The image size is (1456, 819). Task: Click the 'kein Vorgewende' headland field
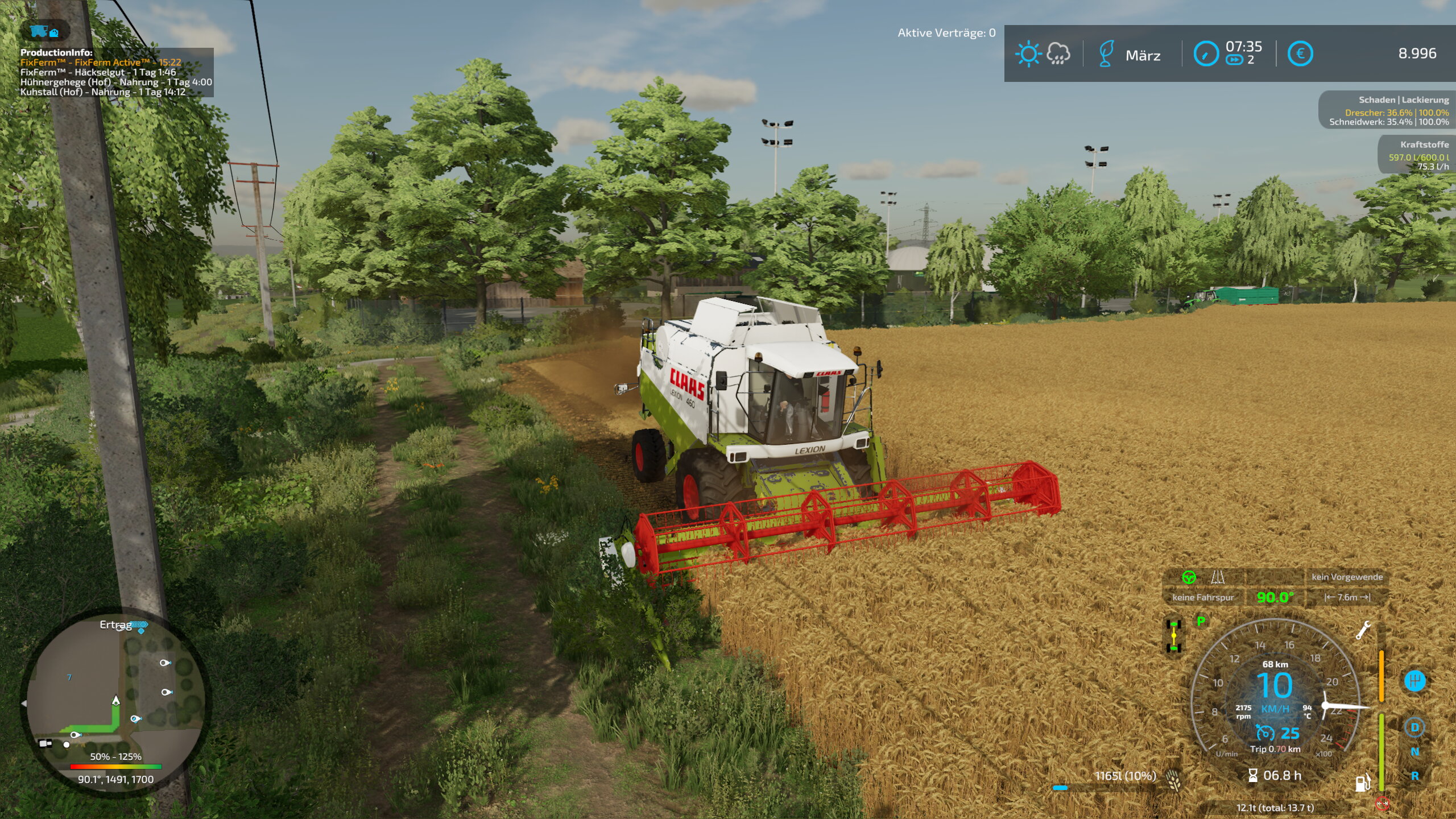point(1347,577)
